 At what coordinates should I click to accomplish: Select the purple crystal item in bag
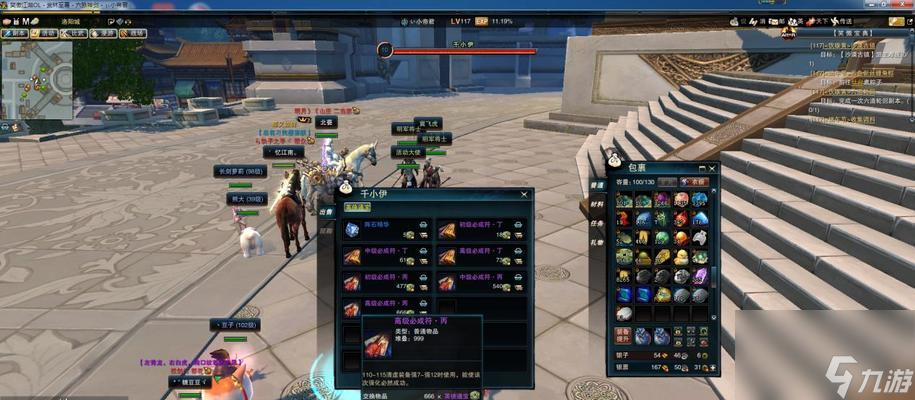699,275
